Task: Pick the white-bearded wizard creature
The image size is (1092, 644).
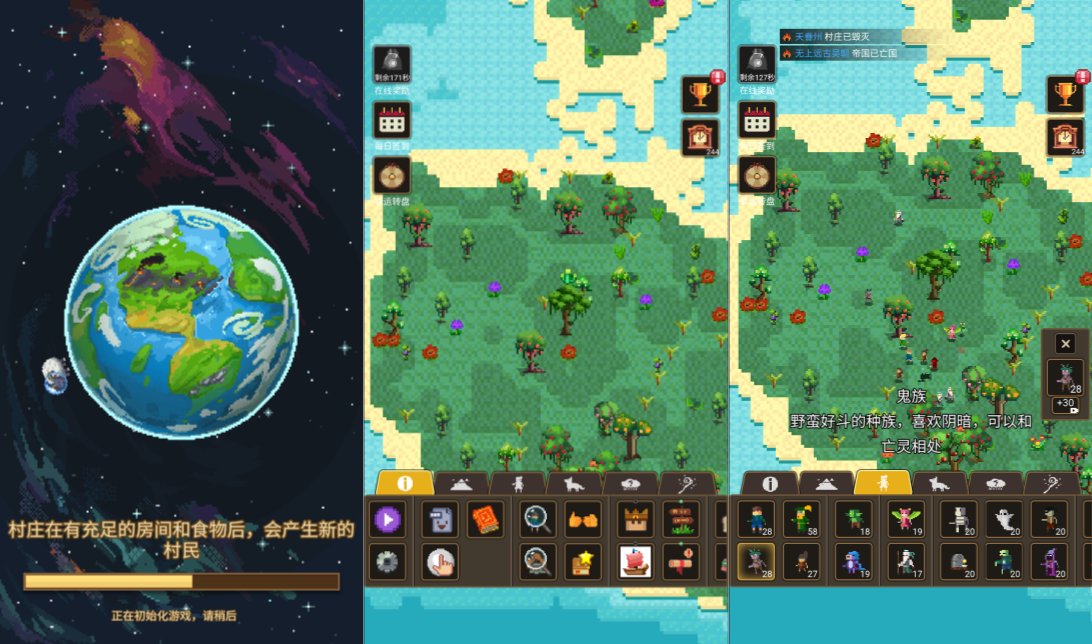Action: click(x=907, y=562)
